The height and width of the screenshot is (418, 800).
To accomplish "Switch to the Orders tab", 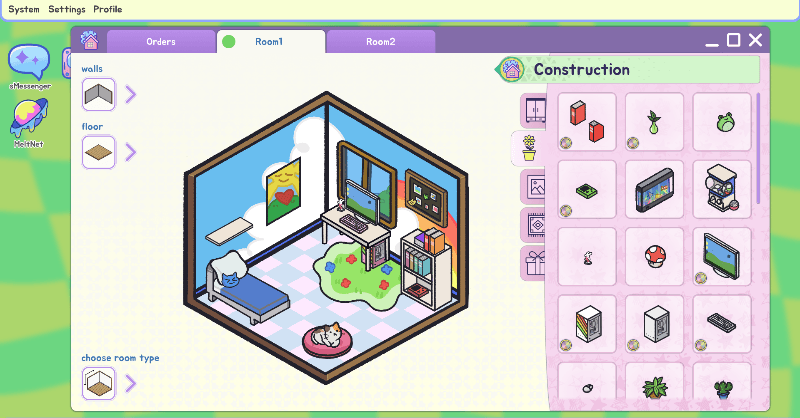I will 161,42.
